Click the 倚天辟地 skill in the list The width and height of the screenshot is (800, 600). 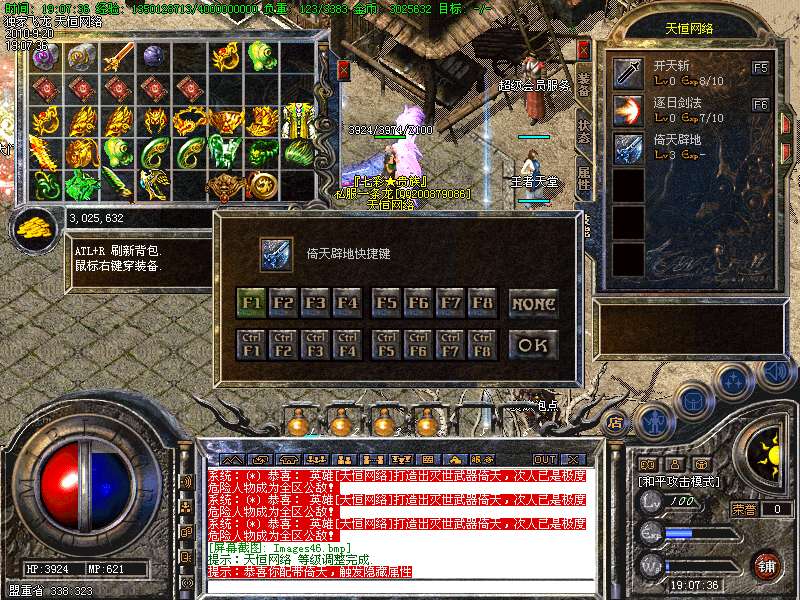coord(628,148)
